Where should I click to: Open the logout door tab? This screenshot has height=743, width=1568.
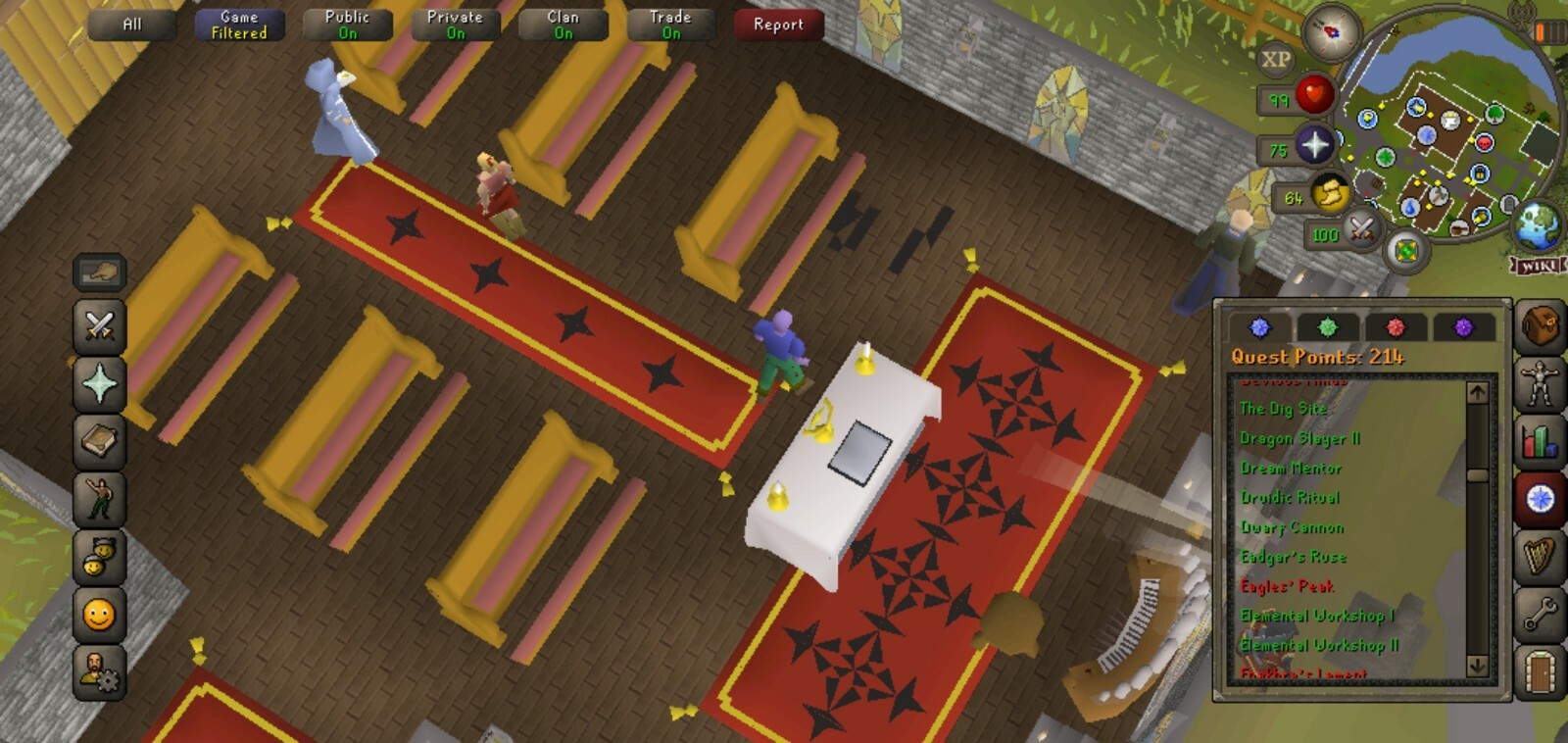click(1540, 672)
